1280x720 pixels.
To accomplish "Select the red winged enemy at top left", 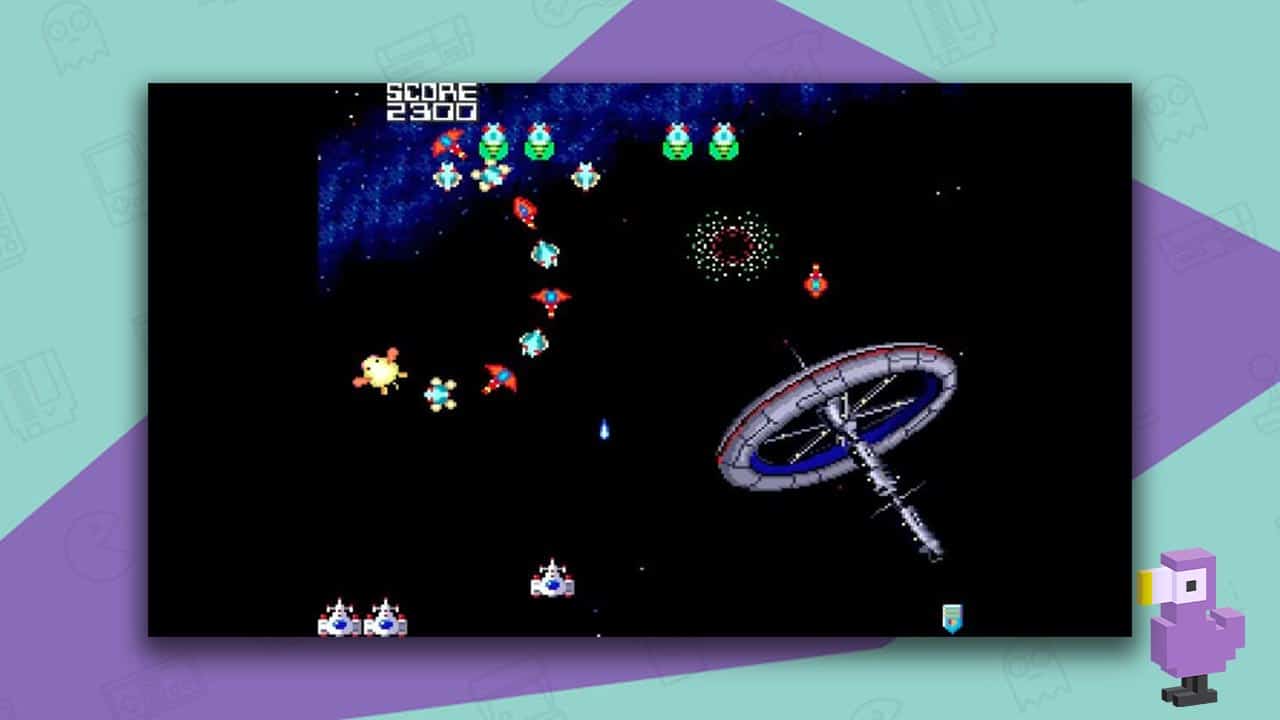I will coord(446,143).
